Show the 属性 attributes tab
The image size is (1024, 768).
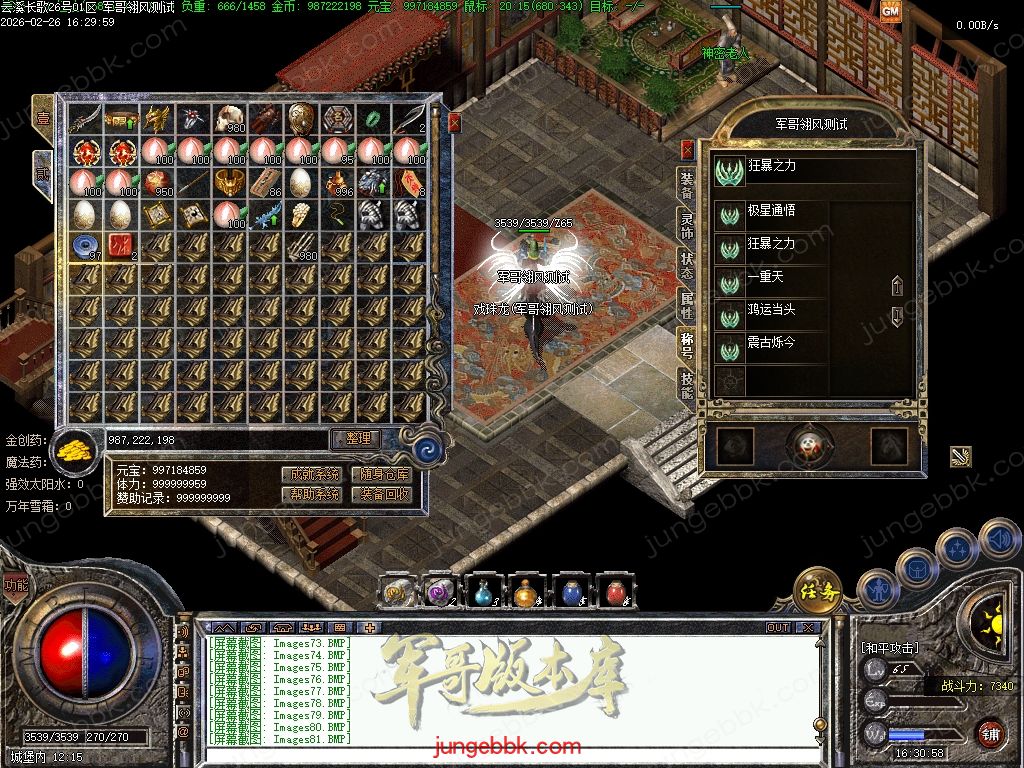coord(687,302)
